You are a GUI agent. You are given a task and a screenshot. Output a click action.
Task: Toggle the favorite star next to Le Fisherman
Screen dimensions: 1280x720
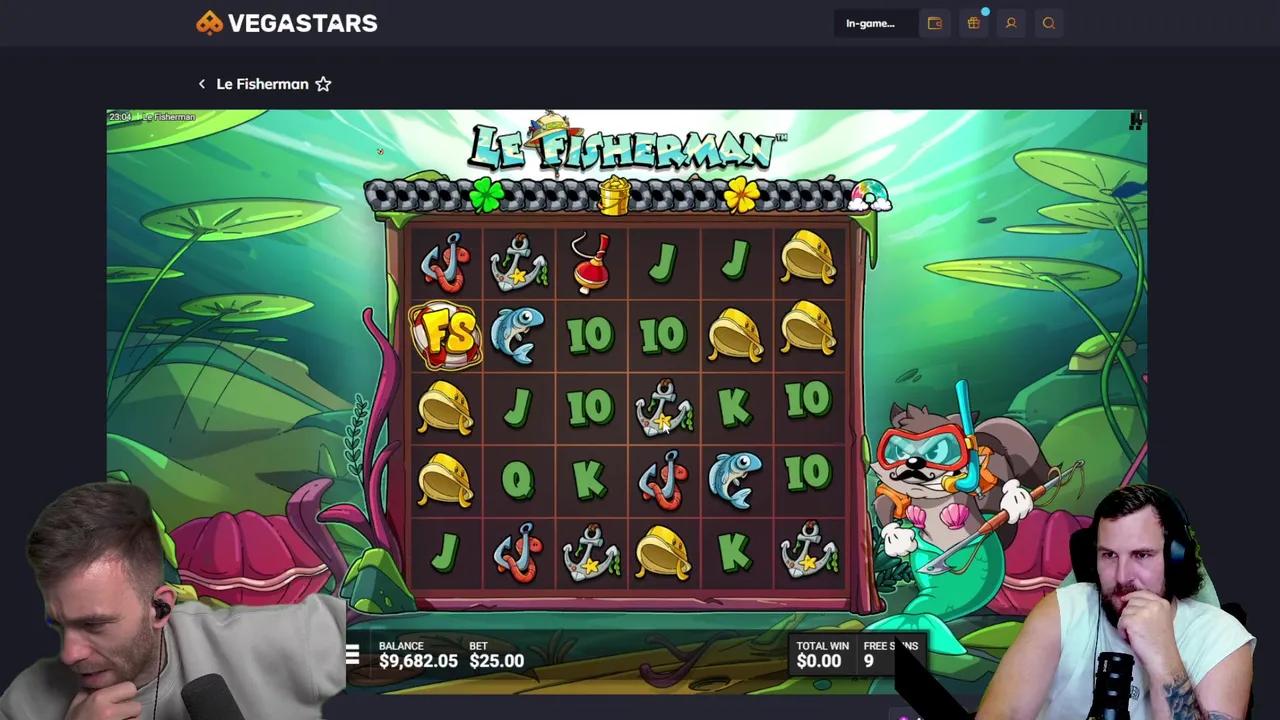click(322, 84)
